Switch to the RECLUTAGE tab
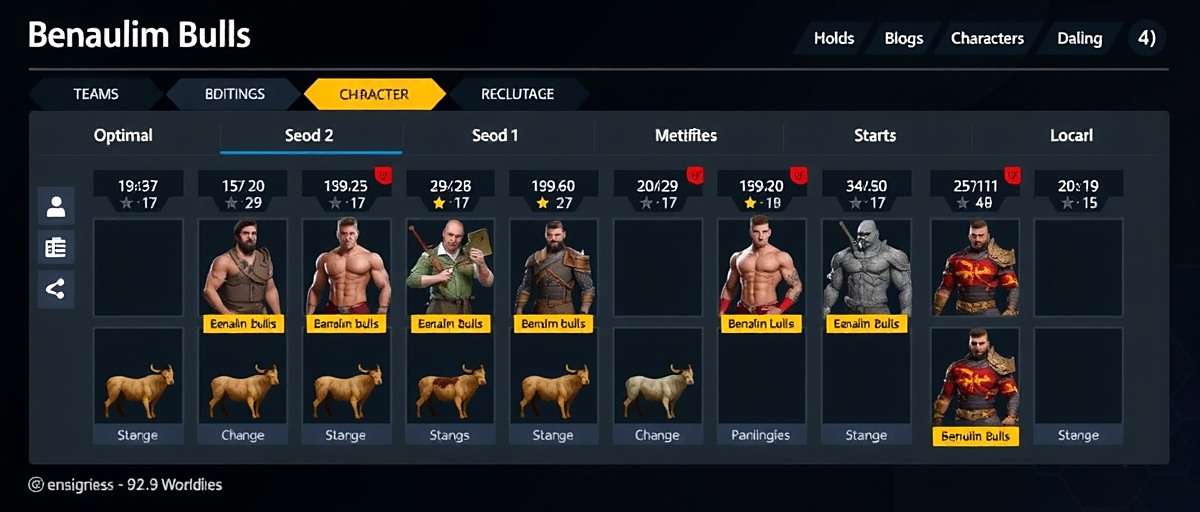 tap(517, 94)
